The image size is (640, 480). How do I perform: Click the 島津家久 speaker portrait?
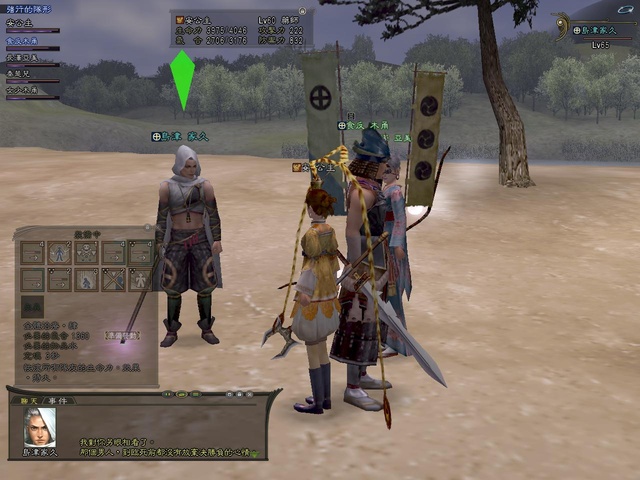click(x=39, y=426)
